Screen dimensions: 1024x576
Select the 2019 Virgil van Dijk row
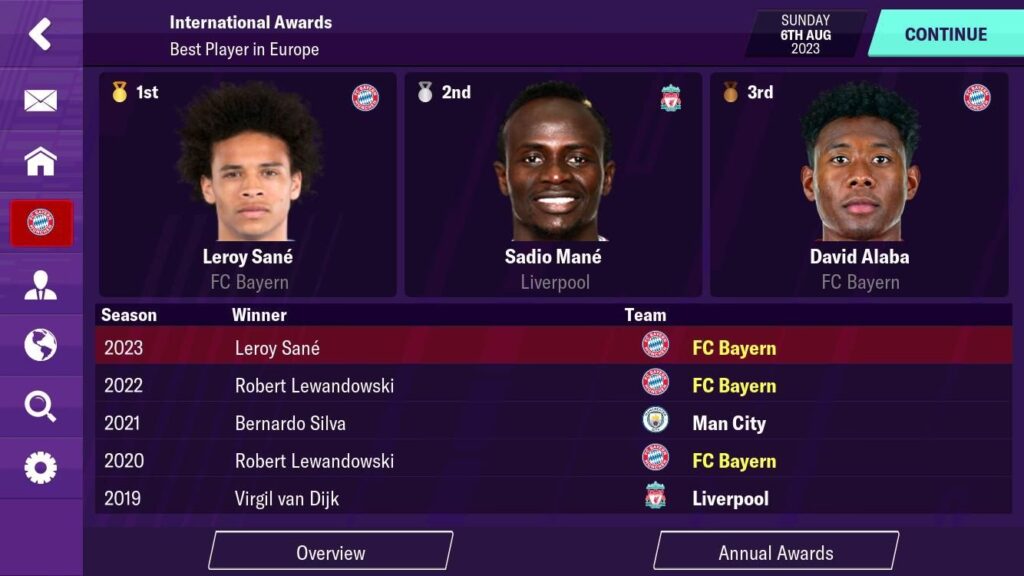pyautogui.click(x=553, y=498)
